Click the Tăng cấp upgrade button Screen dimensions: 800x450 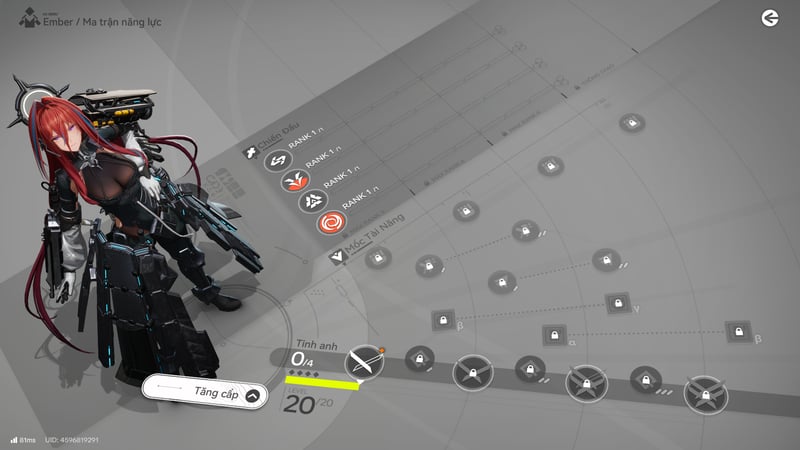pos(206,393)
